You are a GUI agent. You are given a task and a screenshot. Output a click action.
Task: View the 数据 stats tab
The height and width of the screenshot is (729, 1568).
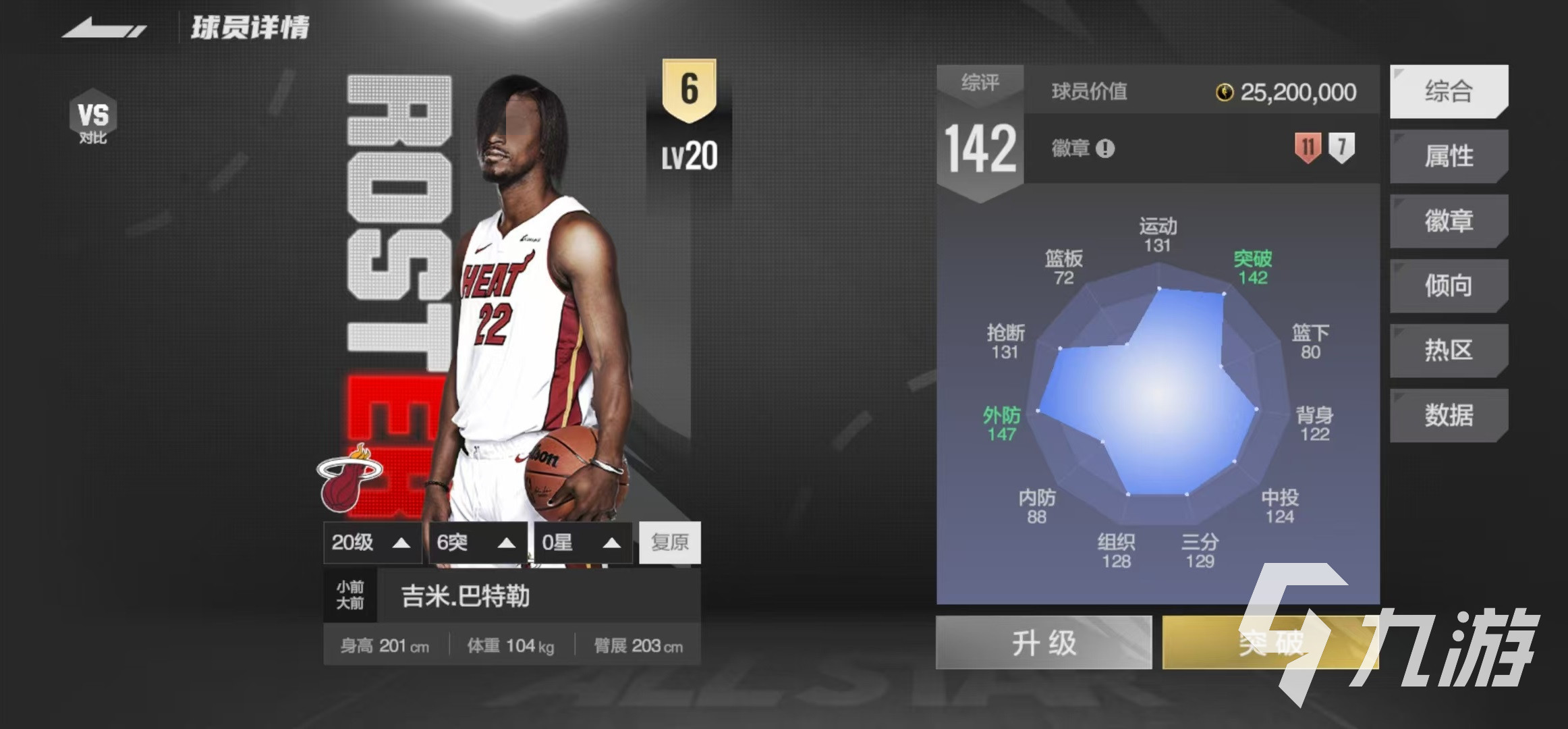coord(1449,415)
